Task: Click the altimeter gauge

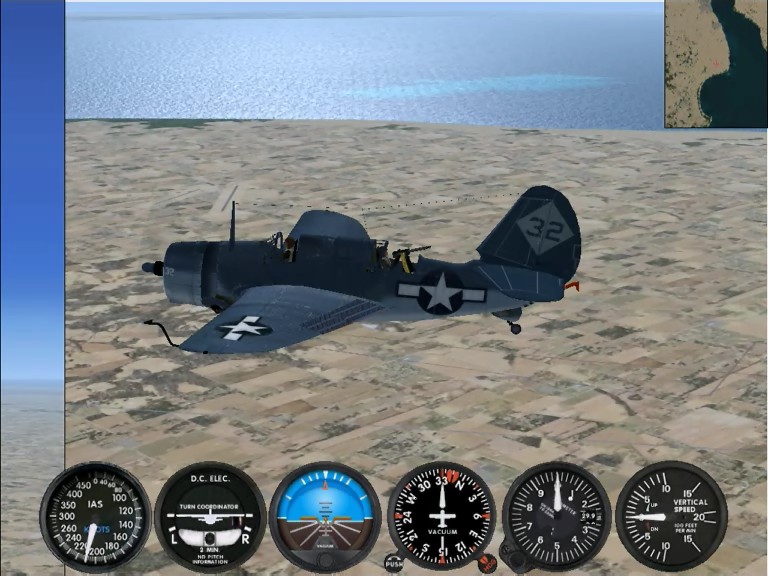Action: (x=556, y=515)
